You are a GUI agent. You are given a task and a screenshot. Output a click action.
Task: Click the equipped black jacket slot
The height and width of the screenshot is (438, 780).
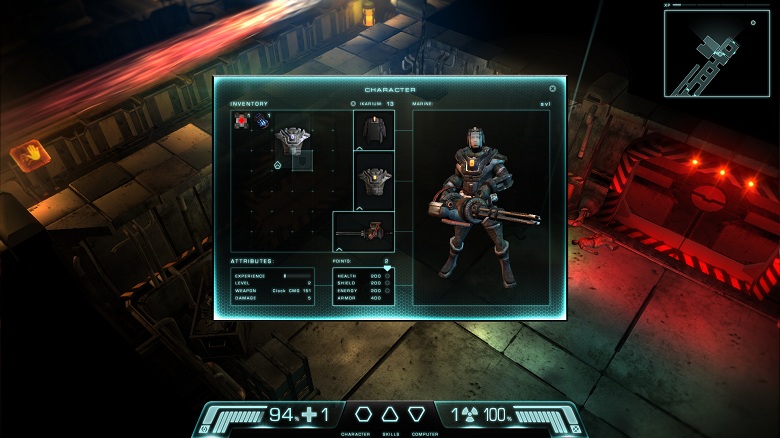tap(374, 130)
